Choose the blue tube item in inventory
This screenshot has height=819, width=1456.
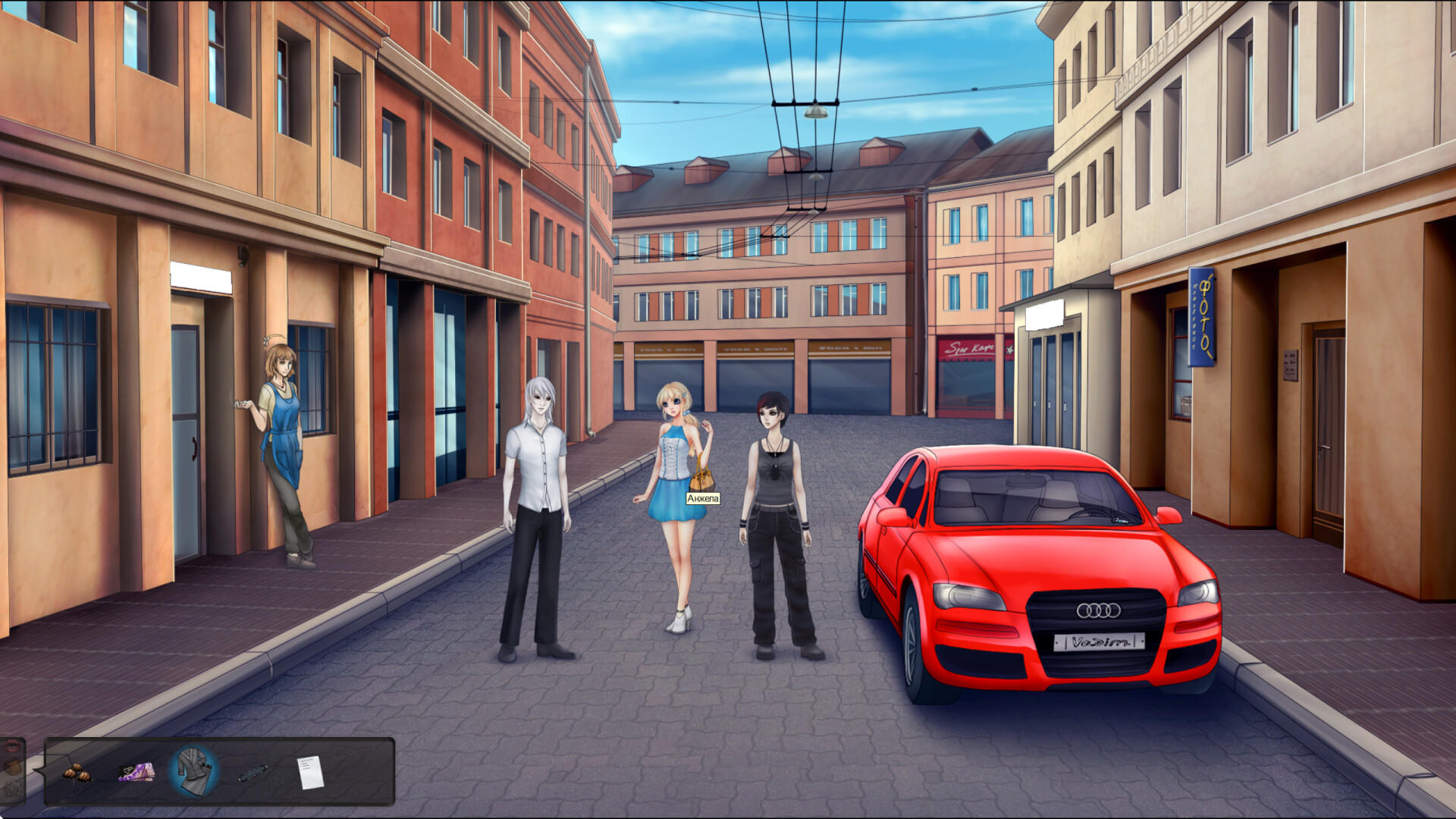point(254,772)
